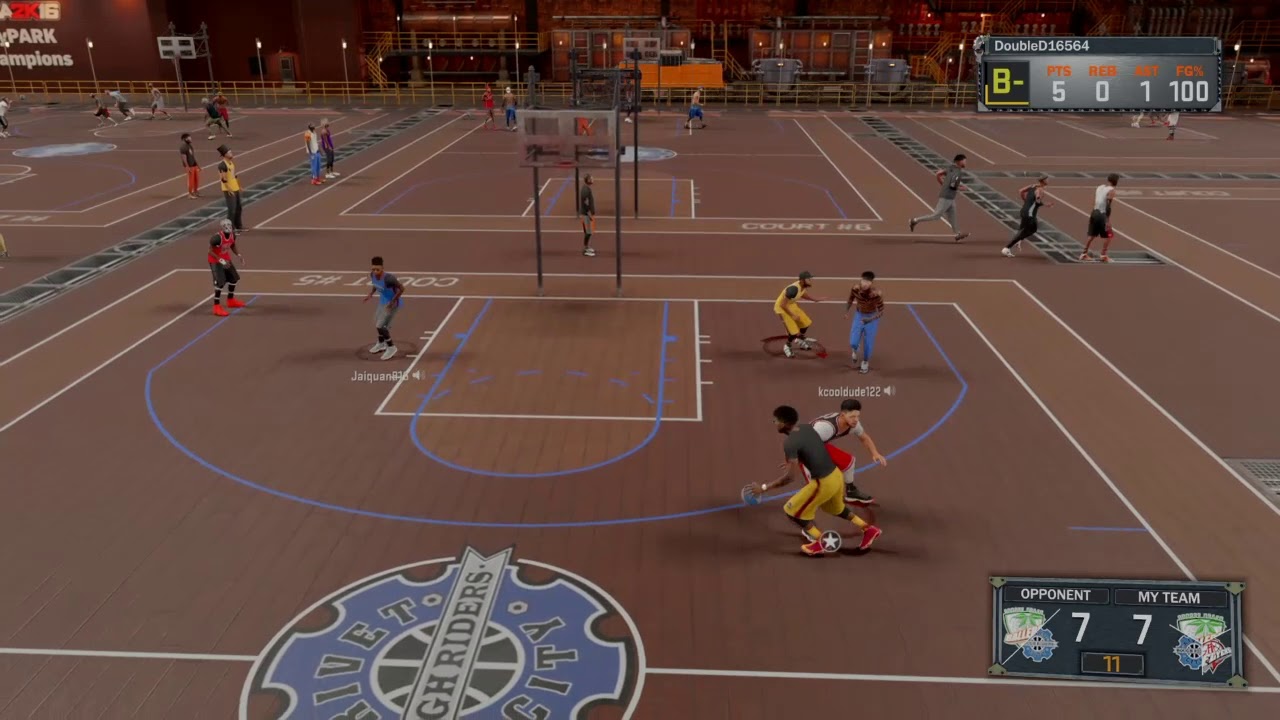The height and width of the screenshot is (720, 1280).
Task: Click the speaker icon beside Jaiquan816's name
Action: 418,375
